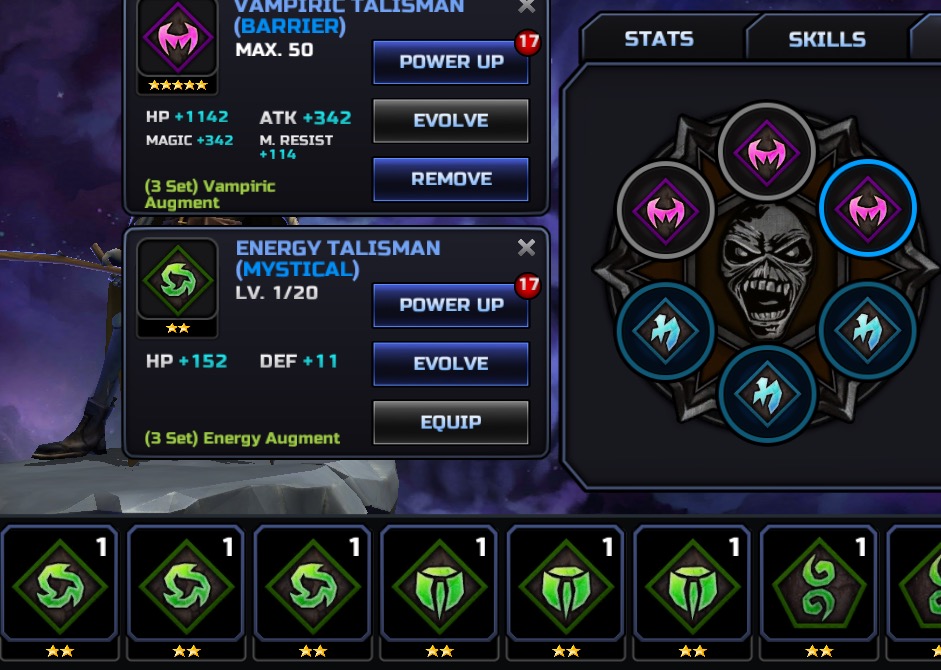The width and height of the screenshot is (941, 670).
Task: Remove the Vampiric Talisman
Action: coord(450,180)
